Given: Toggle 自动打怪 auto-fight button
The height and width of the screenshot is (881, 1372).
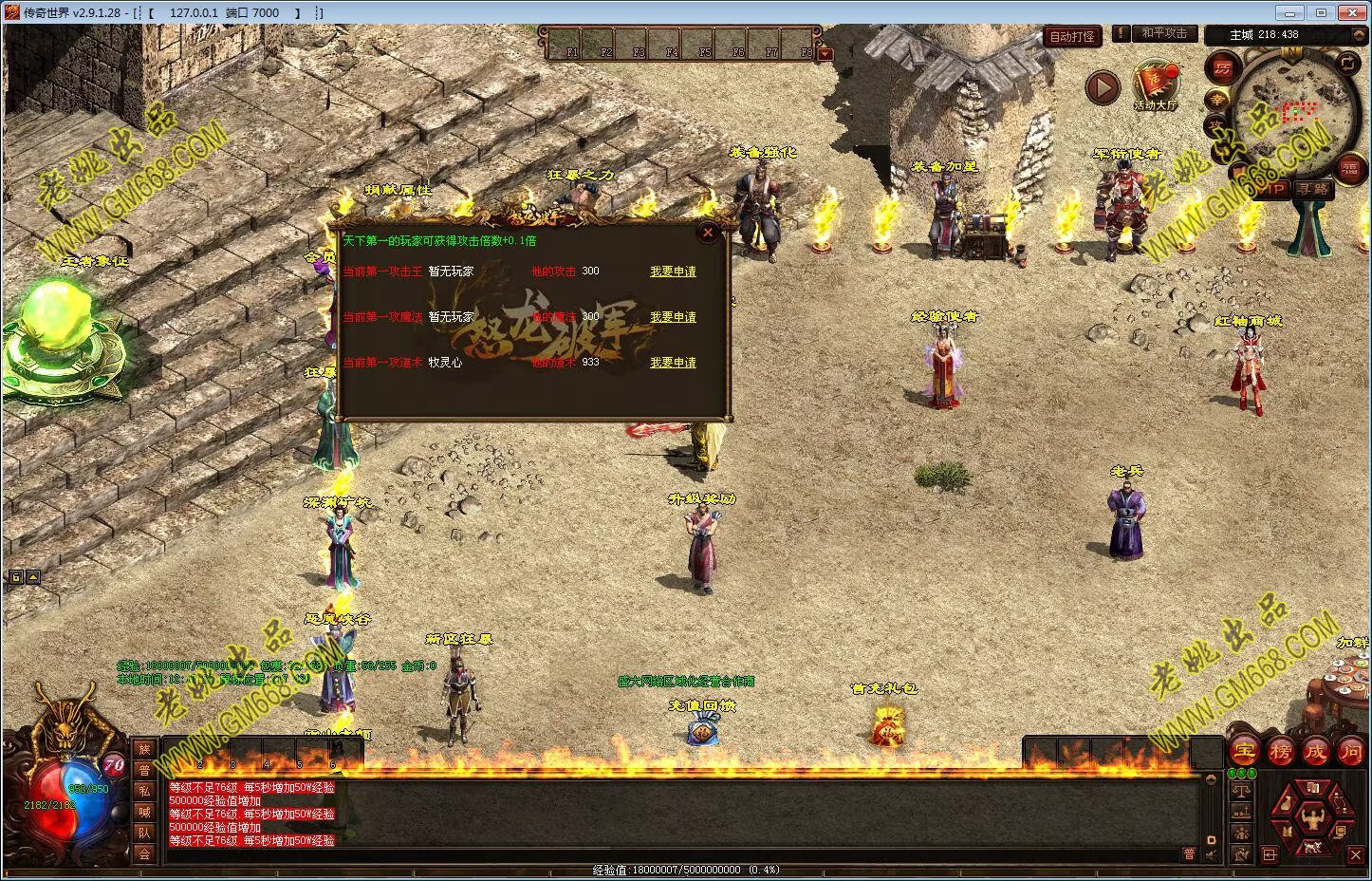Looking at the screenshot, I should pyautogui.click(x=1072, y=37).
